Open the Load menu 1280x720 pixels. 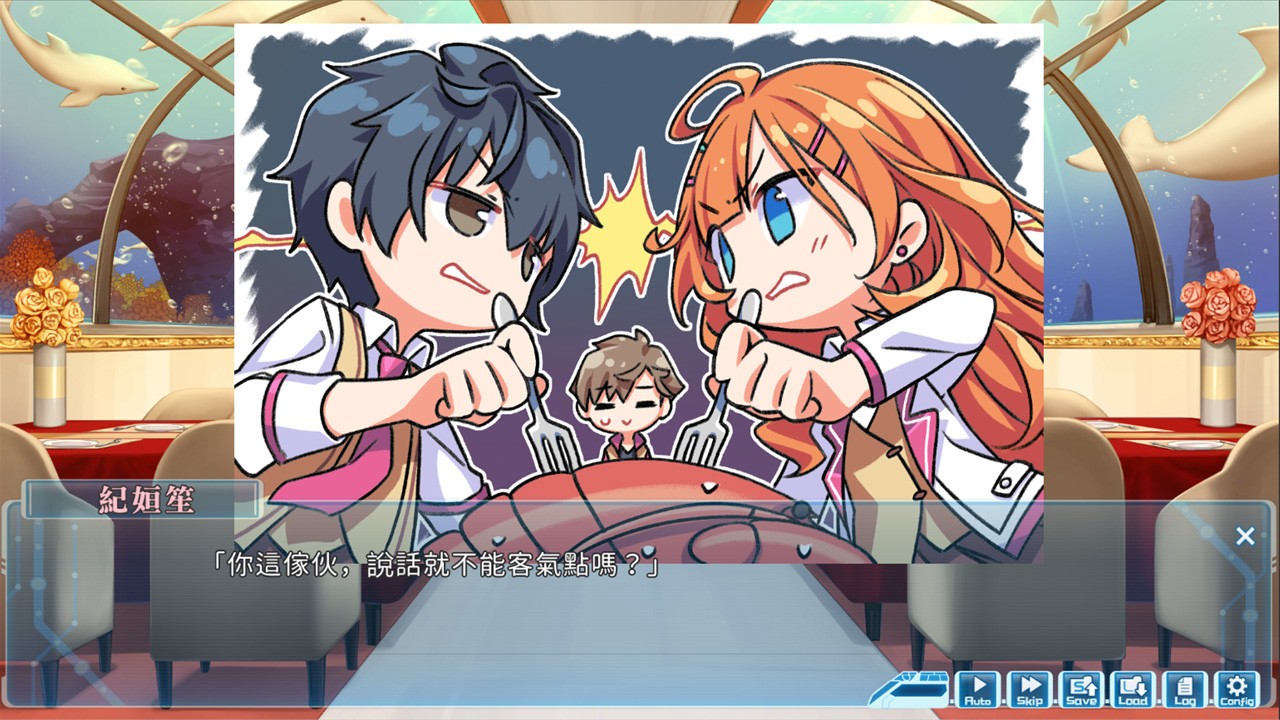1133,689
